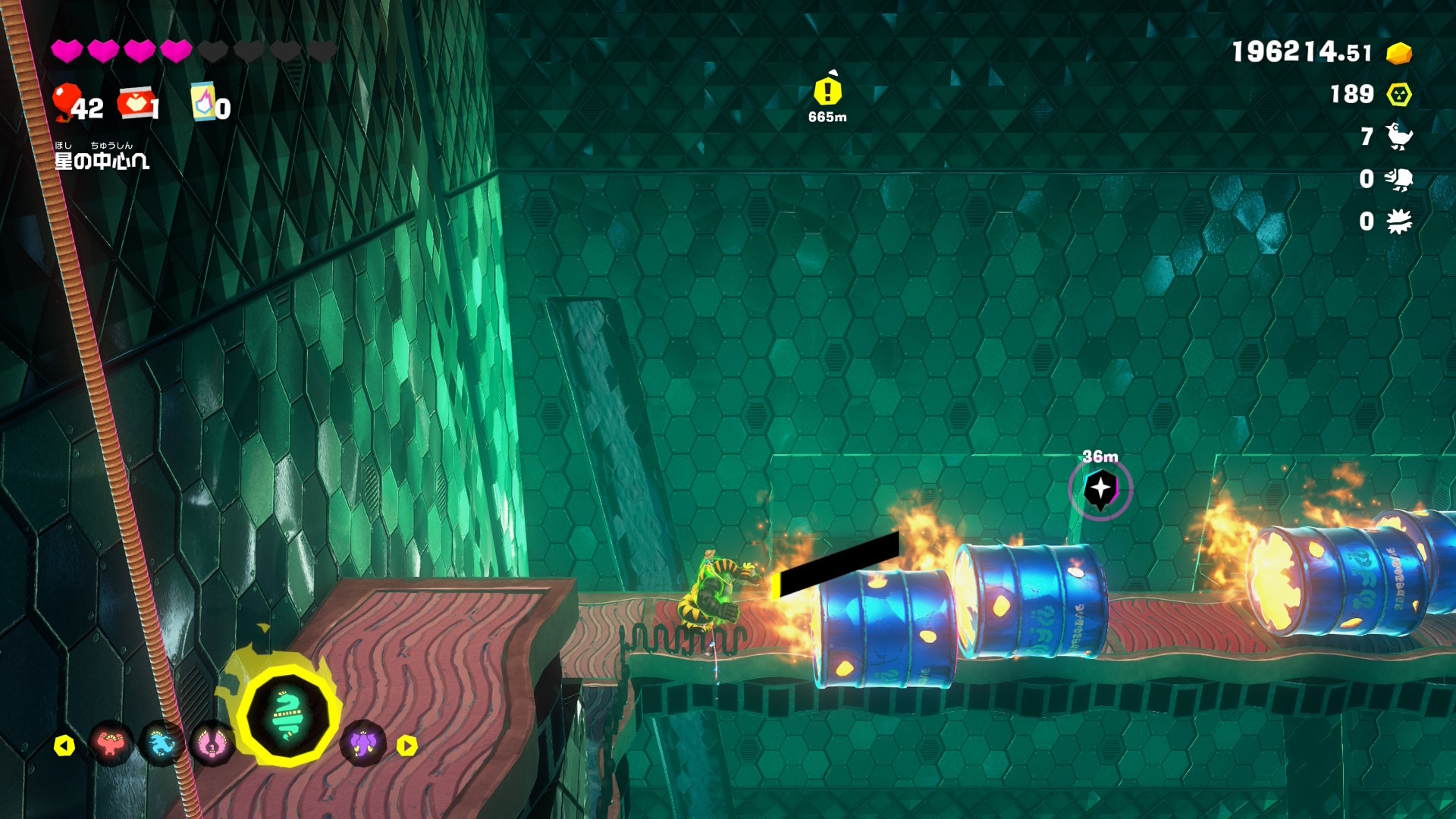1456x819 pixels.
Task: Click the yellow left arrow of Bananza selector
Action: coord(64,746)
